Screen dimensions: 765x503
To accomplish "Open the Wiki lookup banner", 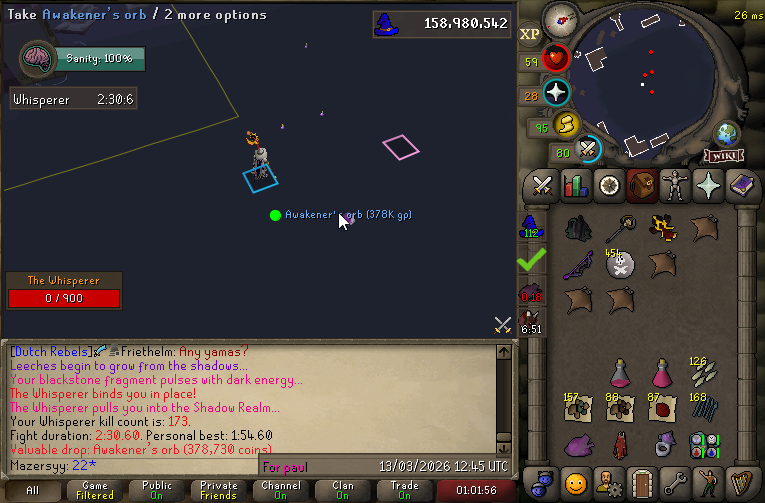I will [x=723, y=156].
